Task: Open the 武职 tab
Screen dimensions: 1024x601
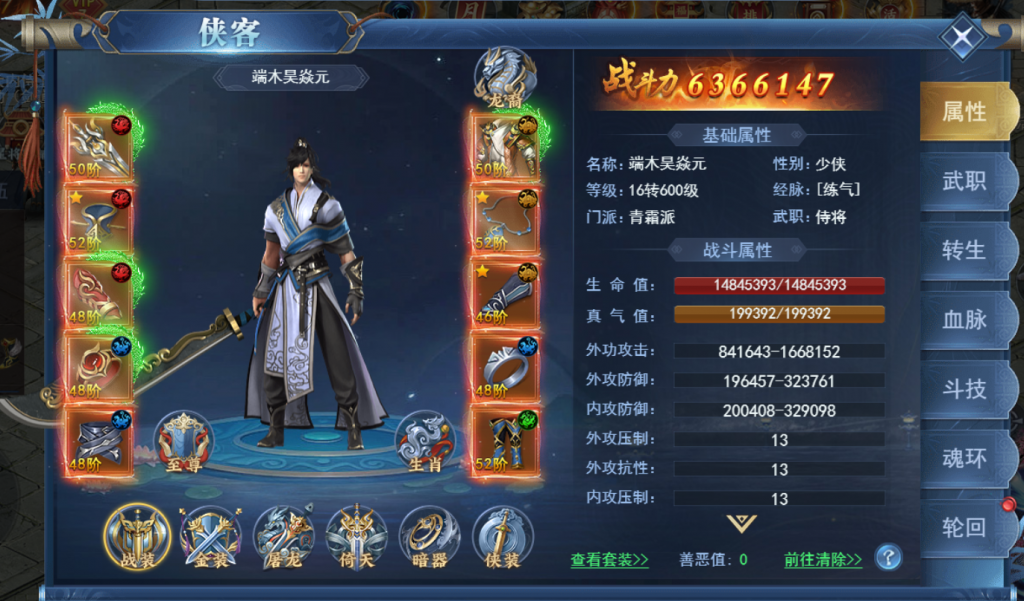Action: tap(964, 181)
